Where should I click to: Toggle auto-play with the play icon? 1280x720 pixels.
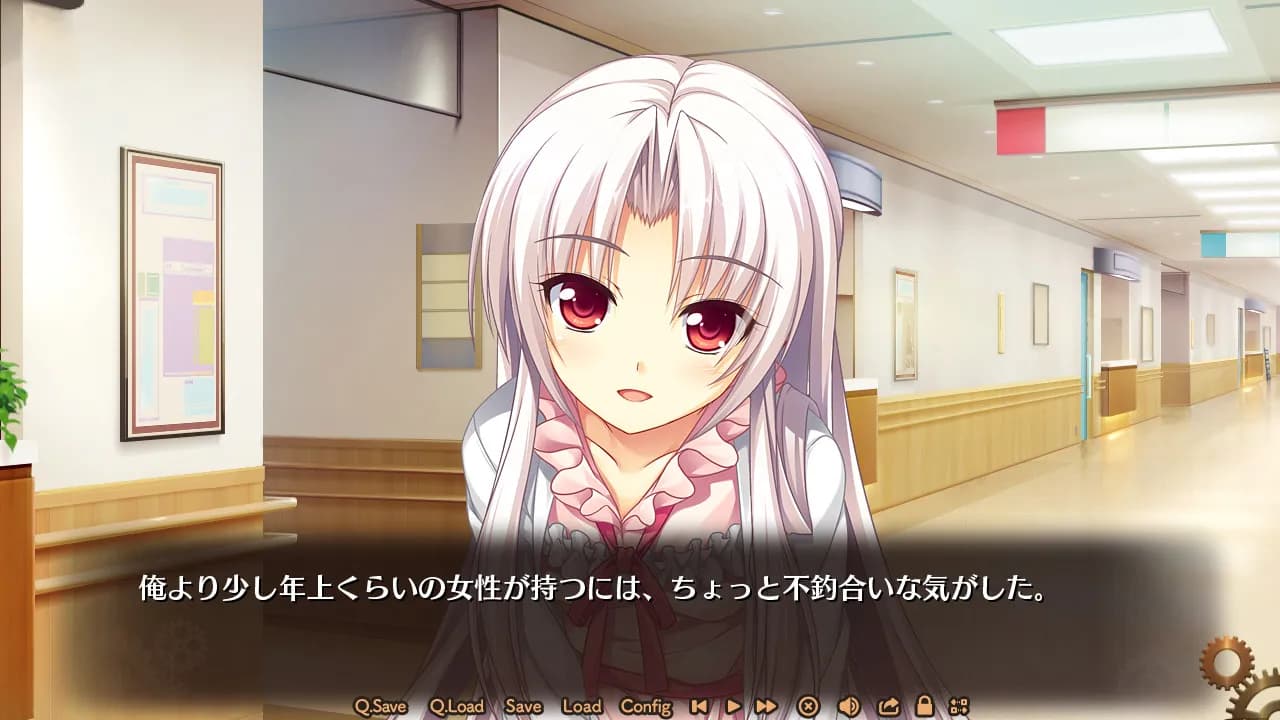point(732,706)
